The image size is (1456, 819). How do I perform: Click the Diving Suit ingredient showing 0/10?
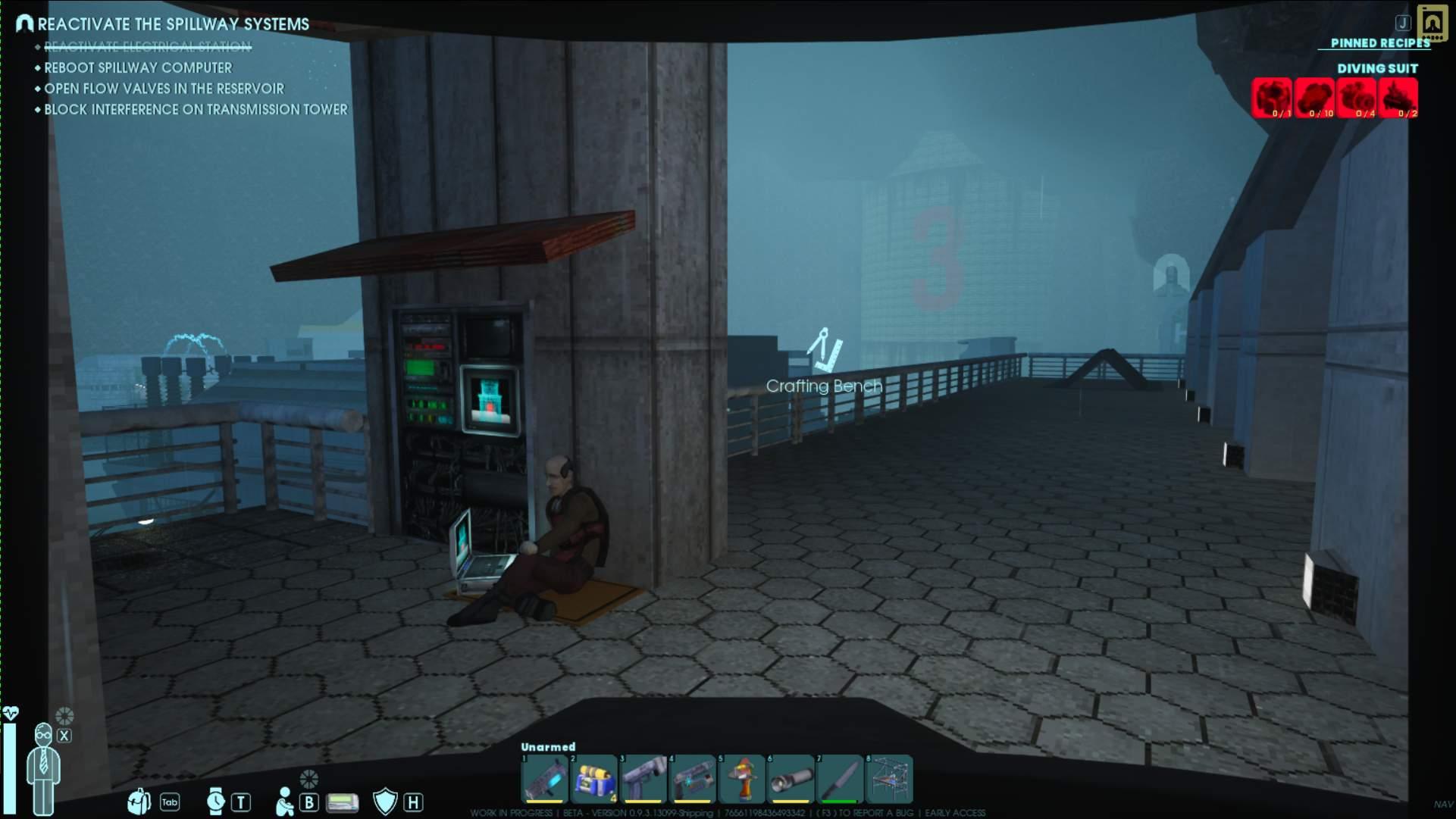(1314, 98)
